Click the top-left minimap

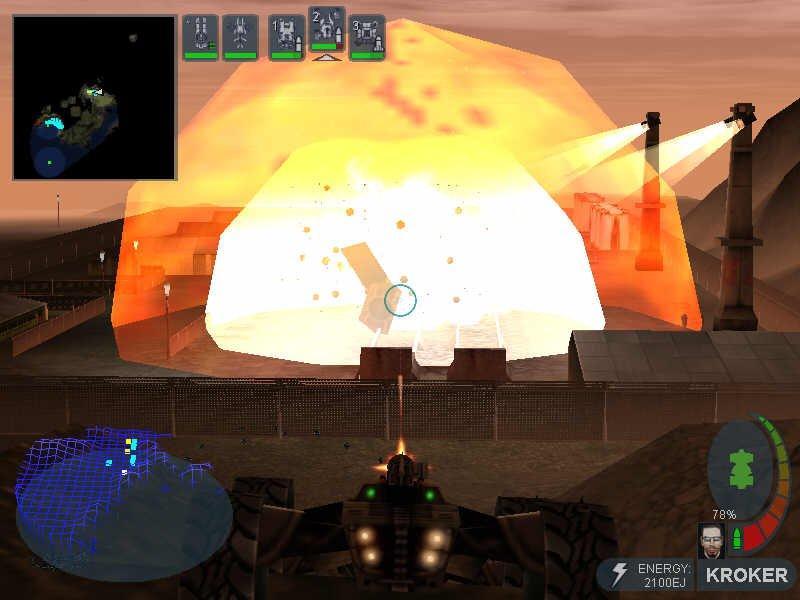tap(94, 97)
